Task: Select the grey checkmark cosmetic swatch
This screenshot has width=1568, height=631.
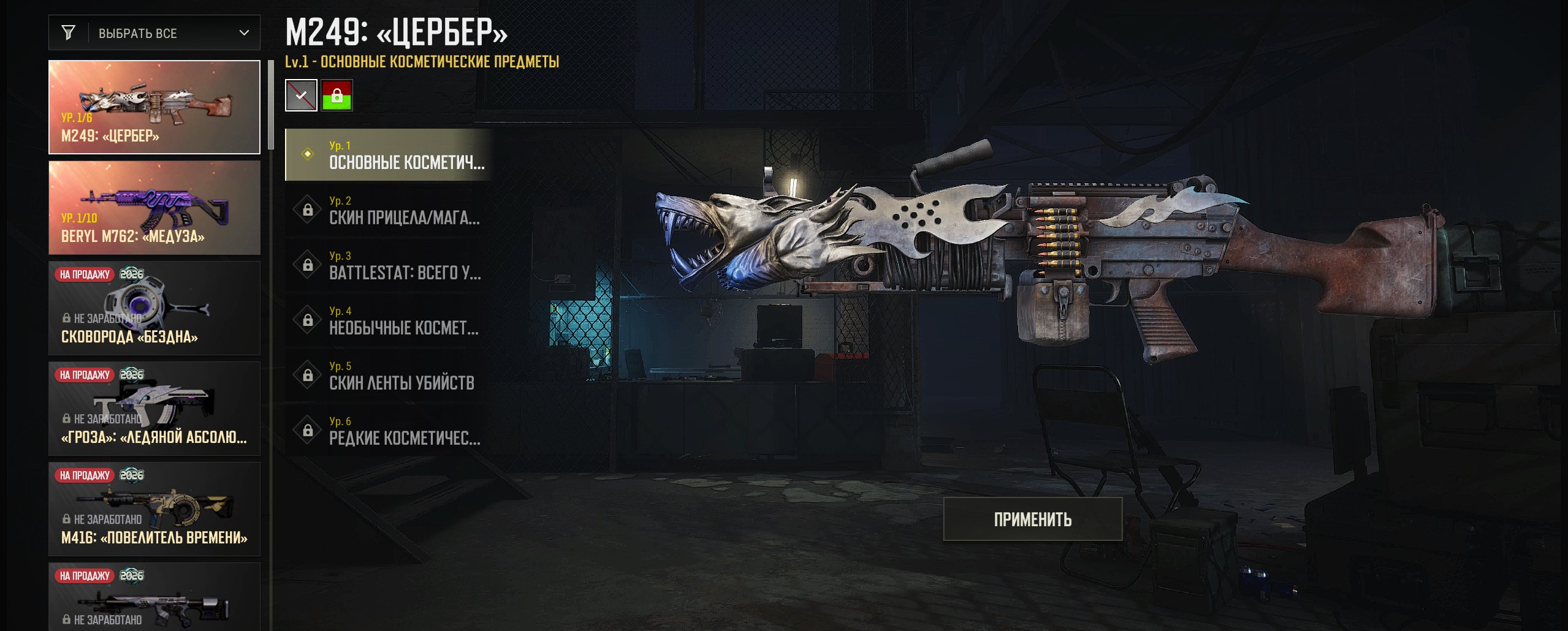Action: (x=301, y=96)
